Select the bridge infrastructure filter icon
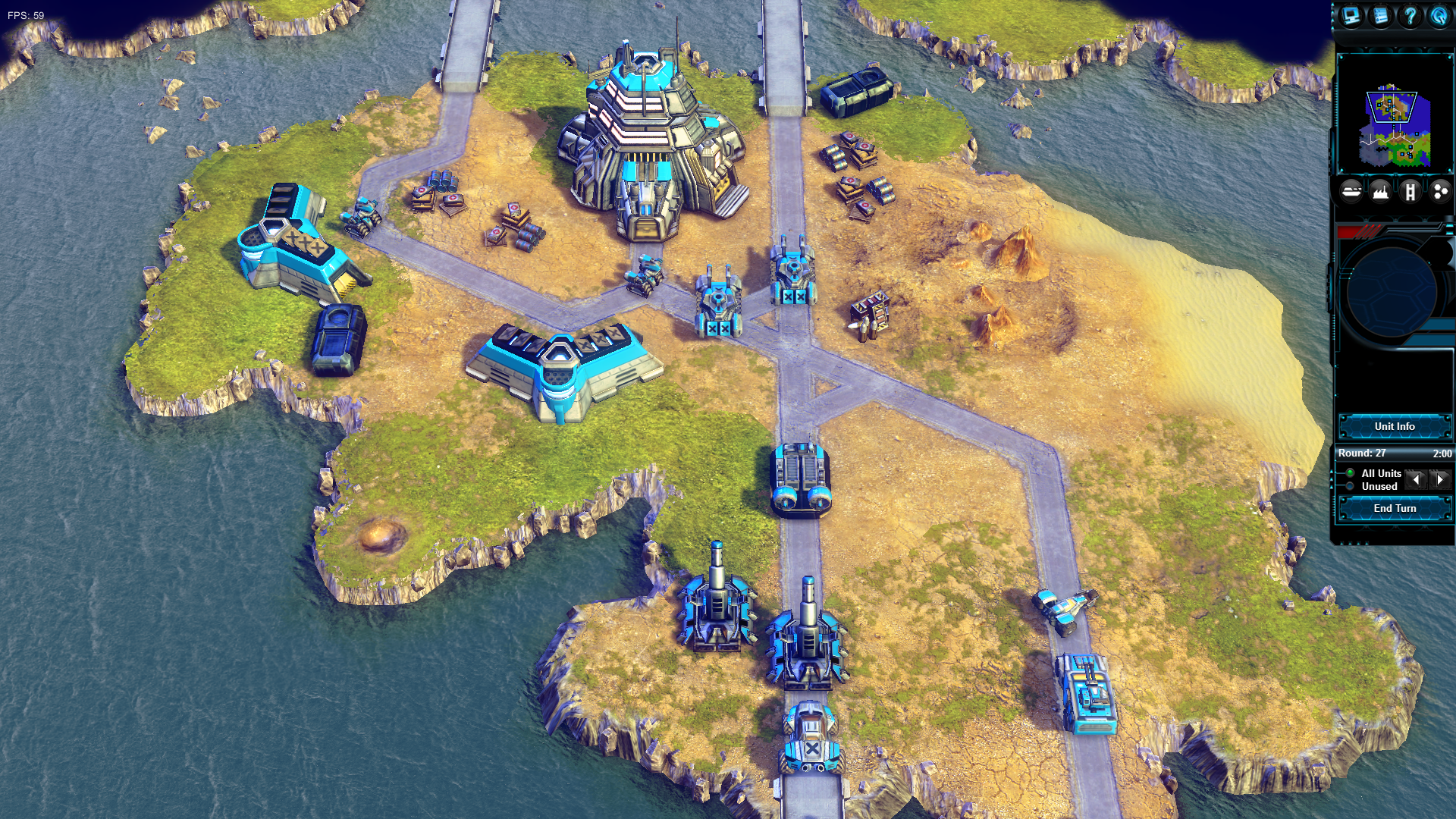Screen dimensions: 1456x819 point(1411,192)
